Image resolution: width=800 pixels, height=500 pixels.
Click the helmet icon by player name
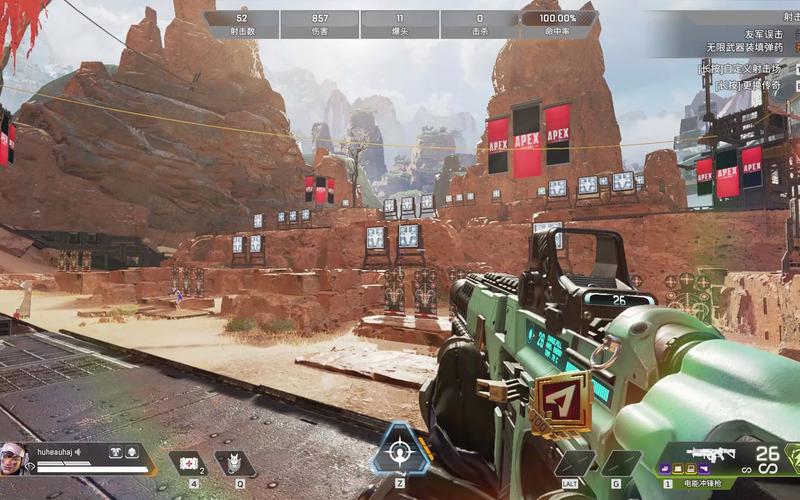131,452
